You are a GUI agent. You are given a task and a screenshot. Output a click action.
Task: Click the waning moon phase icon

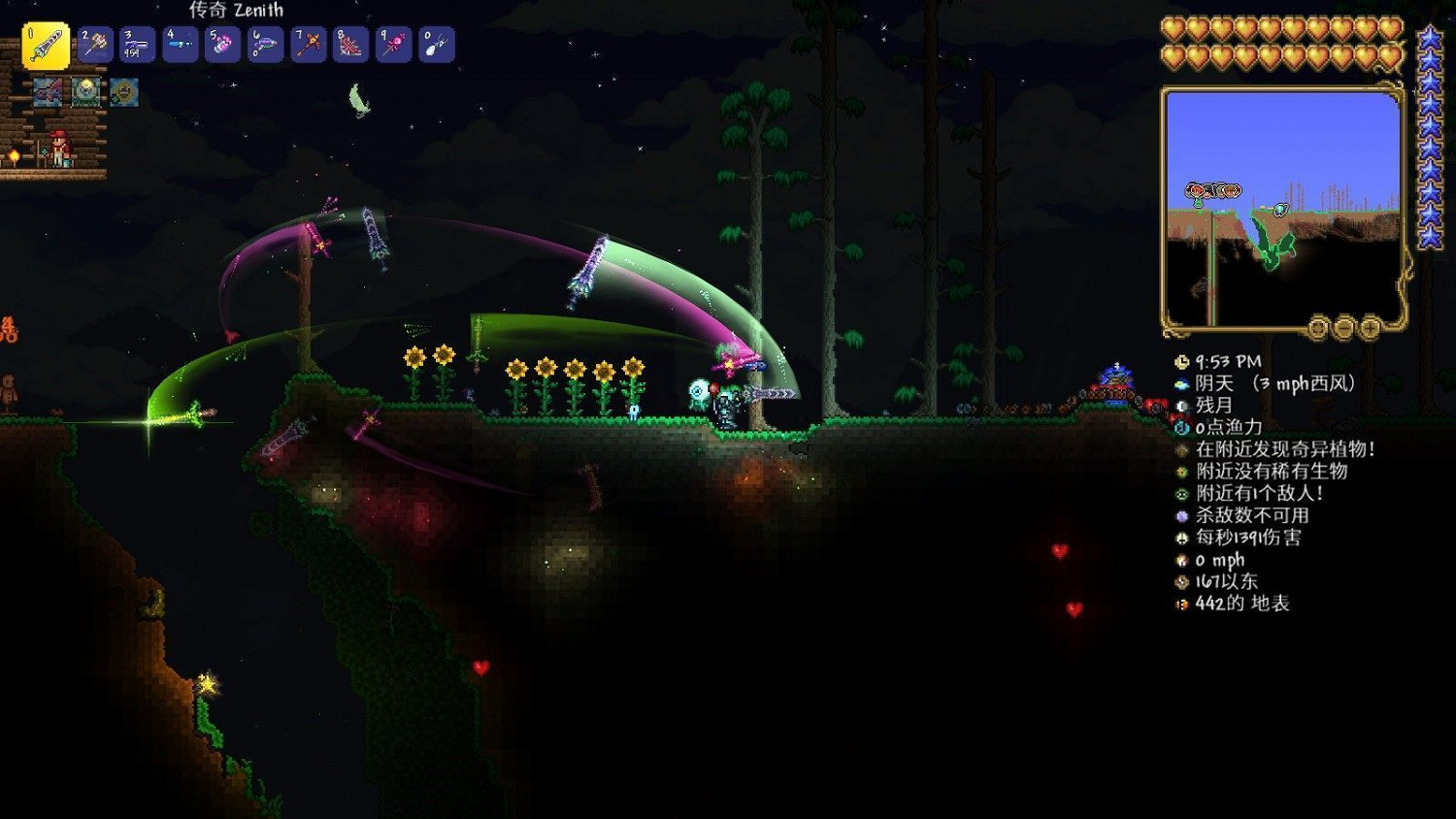point(1181,405)
